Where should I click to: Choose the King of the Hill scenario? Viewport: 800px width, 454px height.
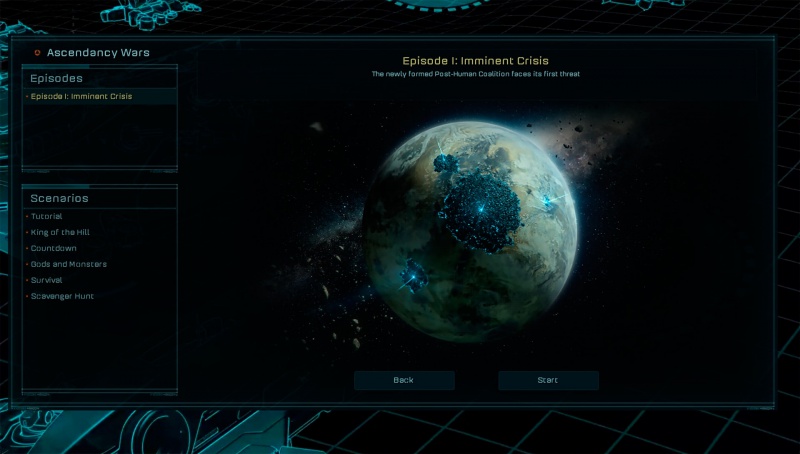click(60, 232)
